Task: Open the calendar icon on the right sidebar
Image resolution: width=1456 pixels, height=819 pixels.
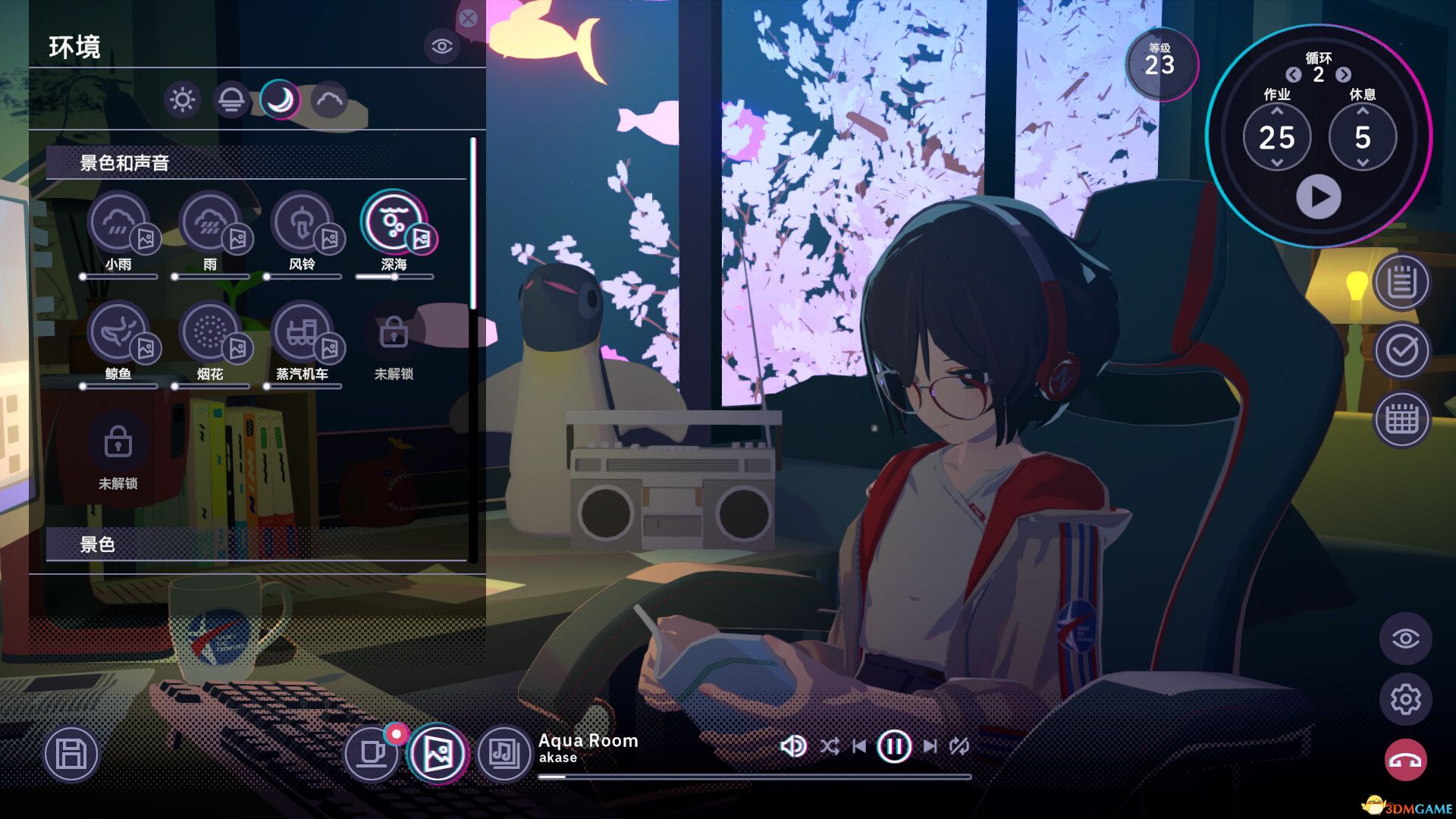Action: click(x=1402, y=418)
